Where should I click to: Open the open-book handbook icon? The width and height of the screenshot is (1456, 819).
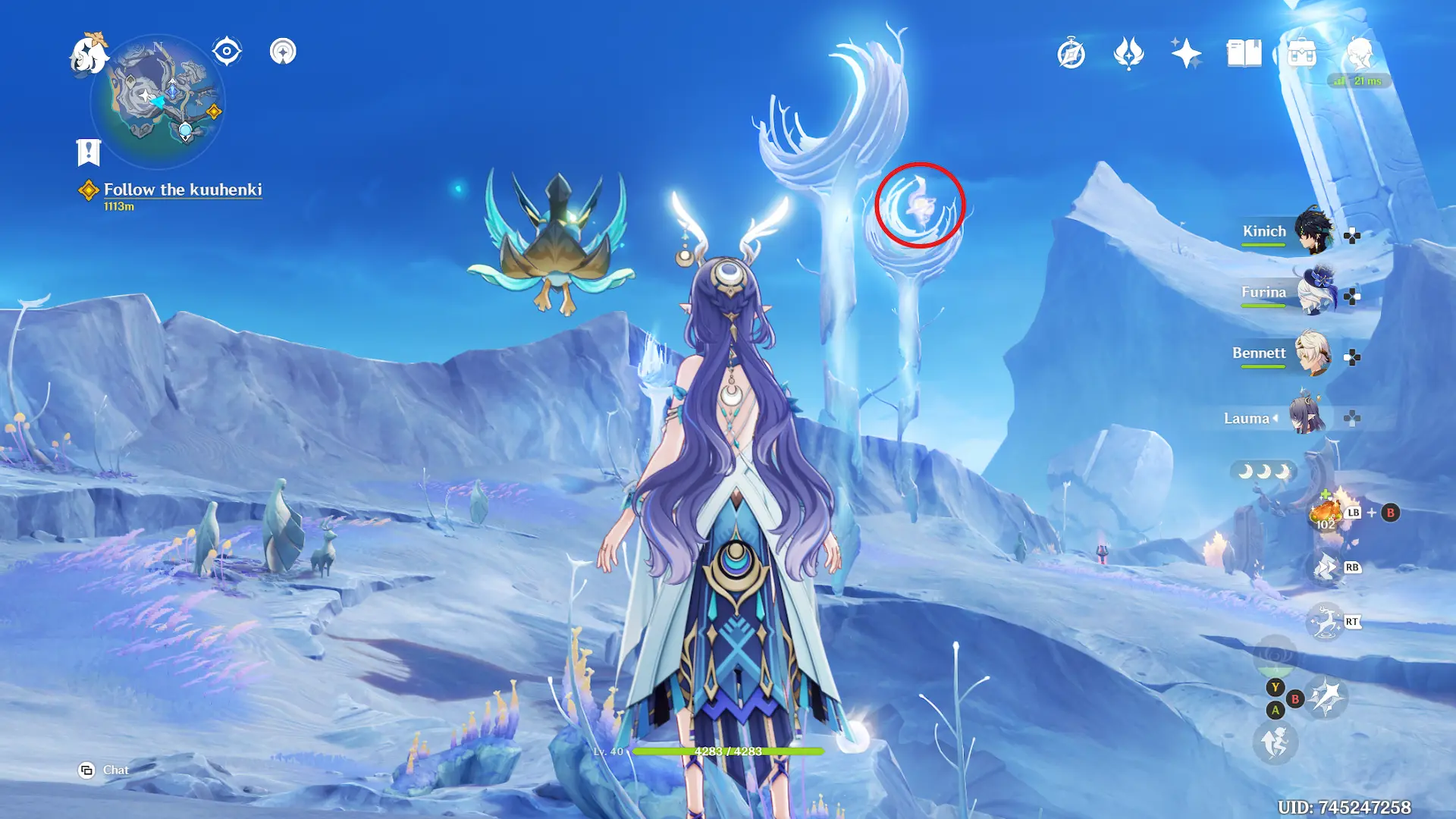click(1244, 54)
